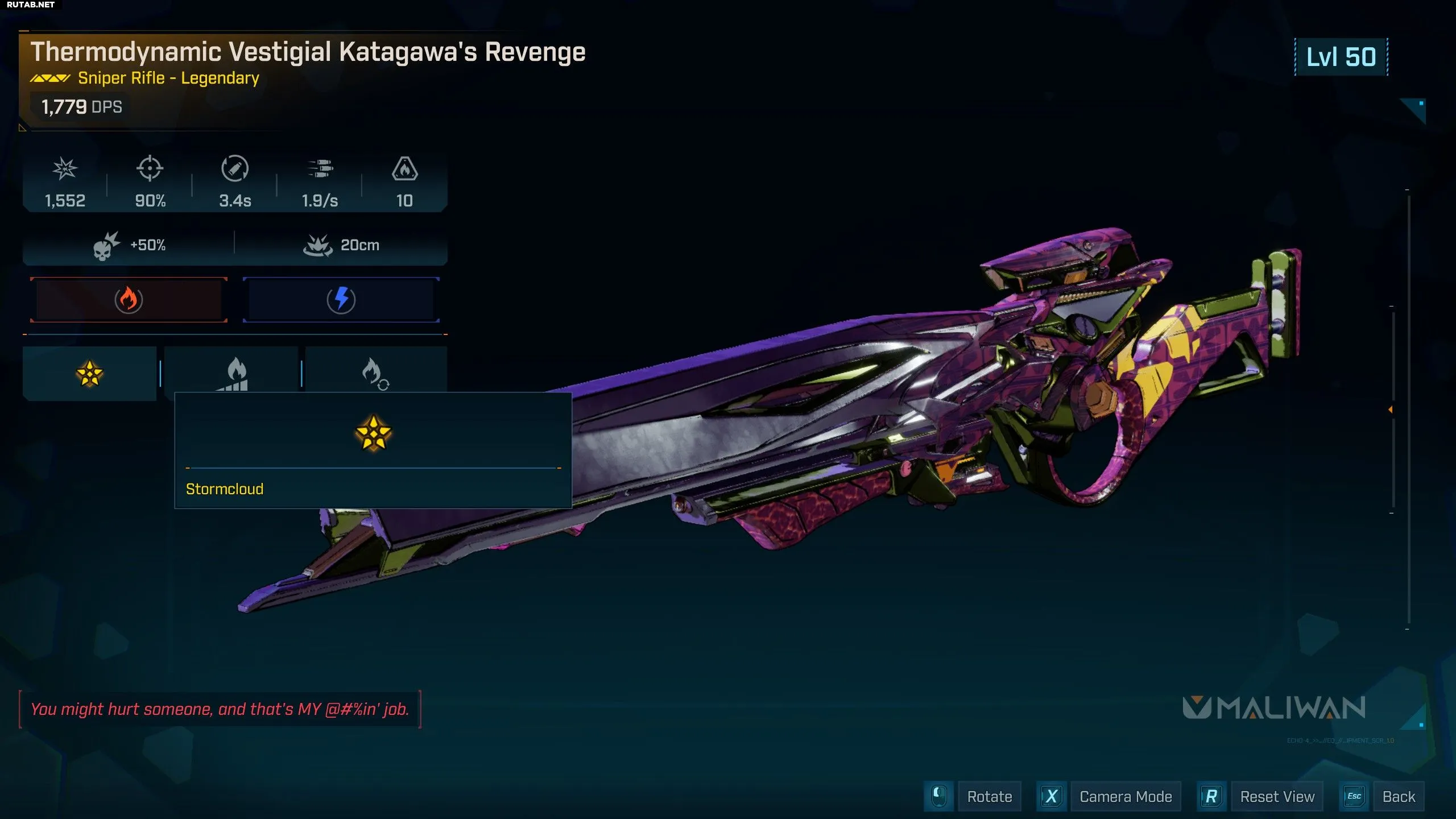The height and width of the screenshot is (819, 1456).
Task: Click the fire rate bullets icon
Action: [x=320, y=169]
